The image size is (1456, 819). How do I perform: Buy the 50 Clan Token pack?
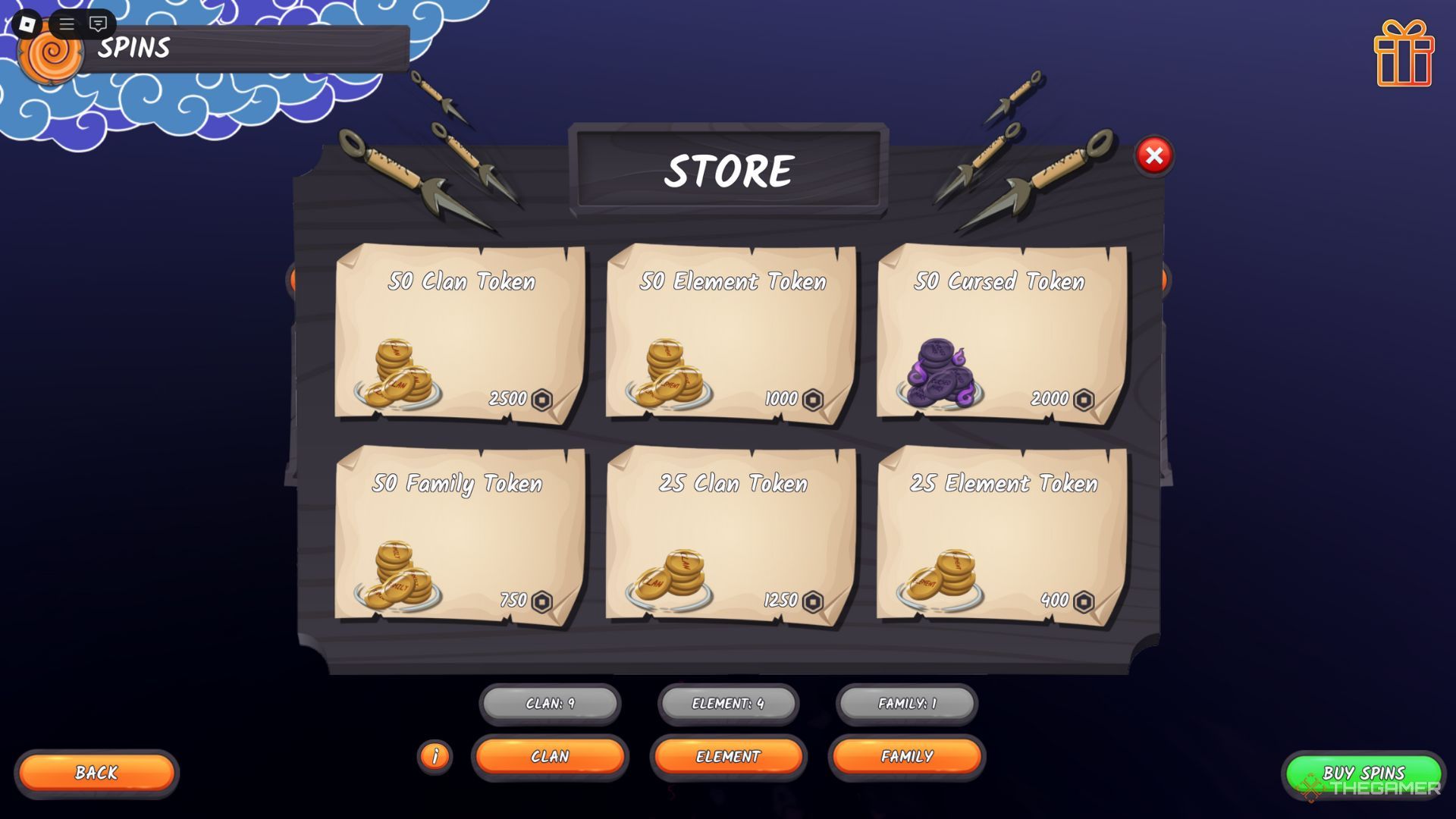[x=460, y=333]
